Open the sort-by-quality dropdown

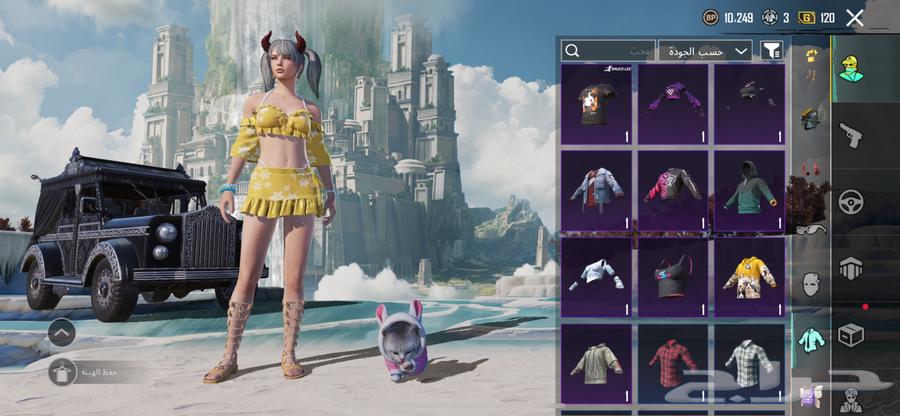708,50
